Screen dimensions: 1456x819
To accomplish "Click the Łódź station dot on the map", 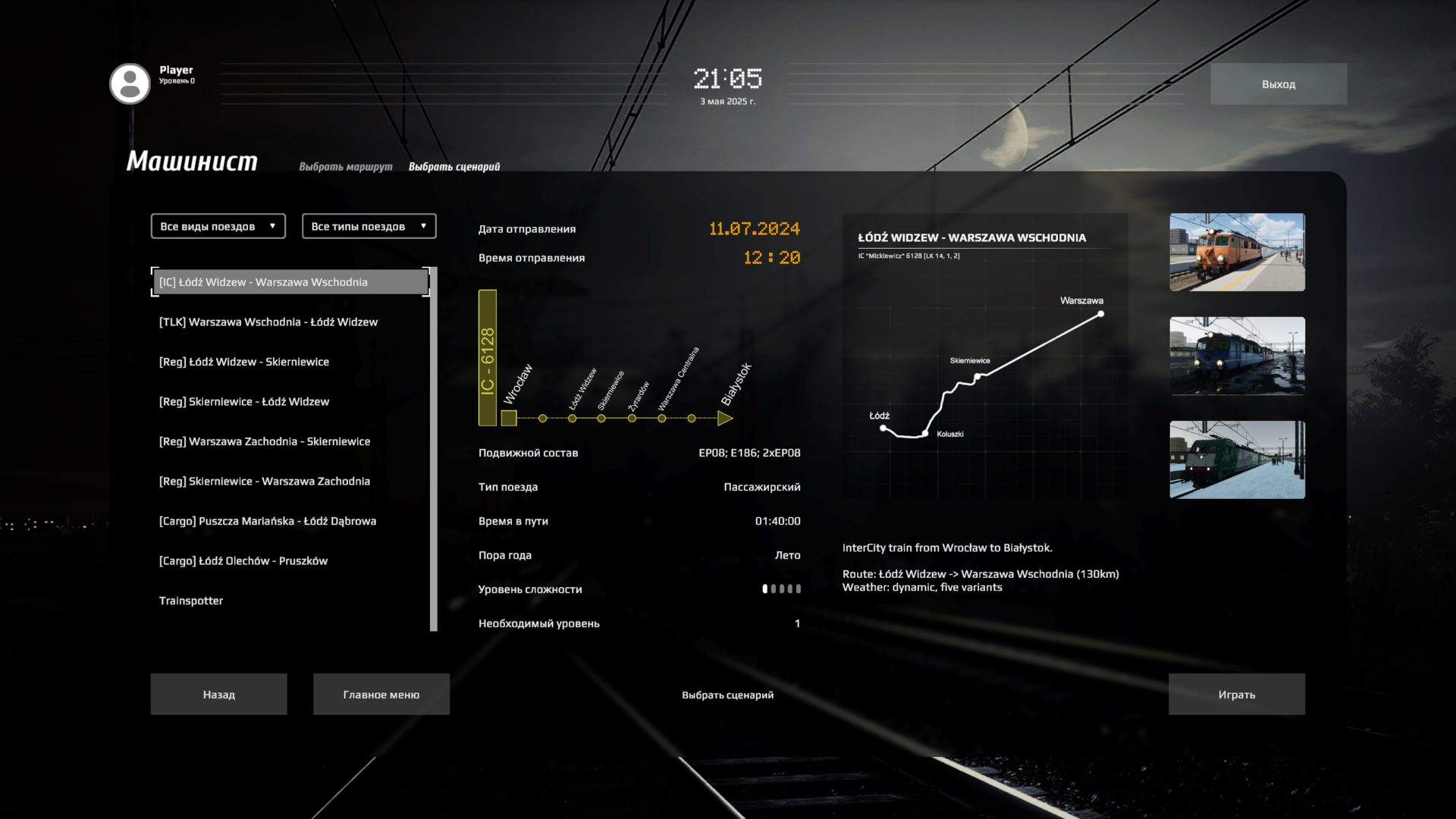I will coord(882,428).
